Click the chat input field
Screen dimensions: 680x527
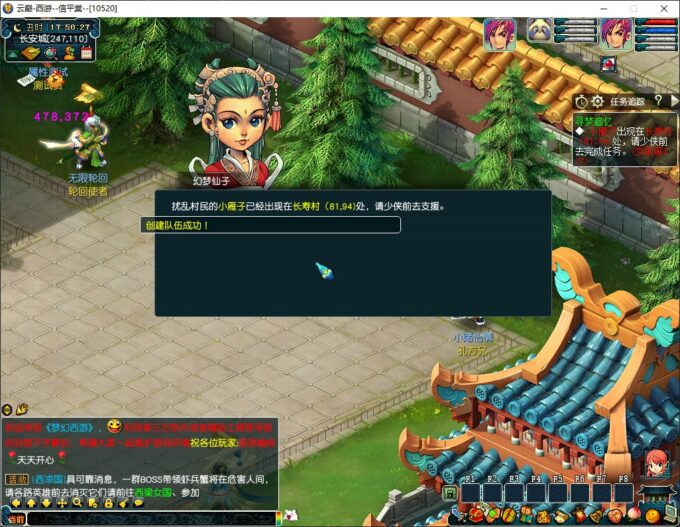click(x=150, y=519)
